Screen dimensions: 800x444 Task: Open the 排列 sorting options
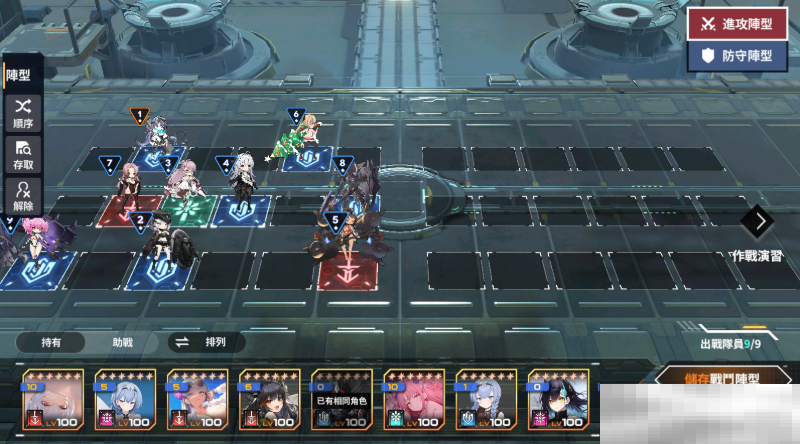click(206, 342)
